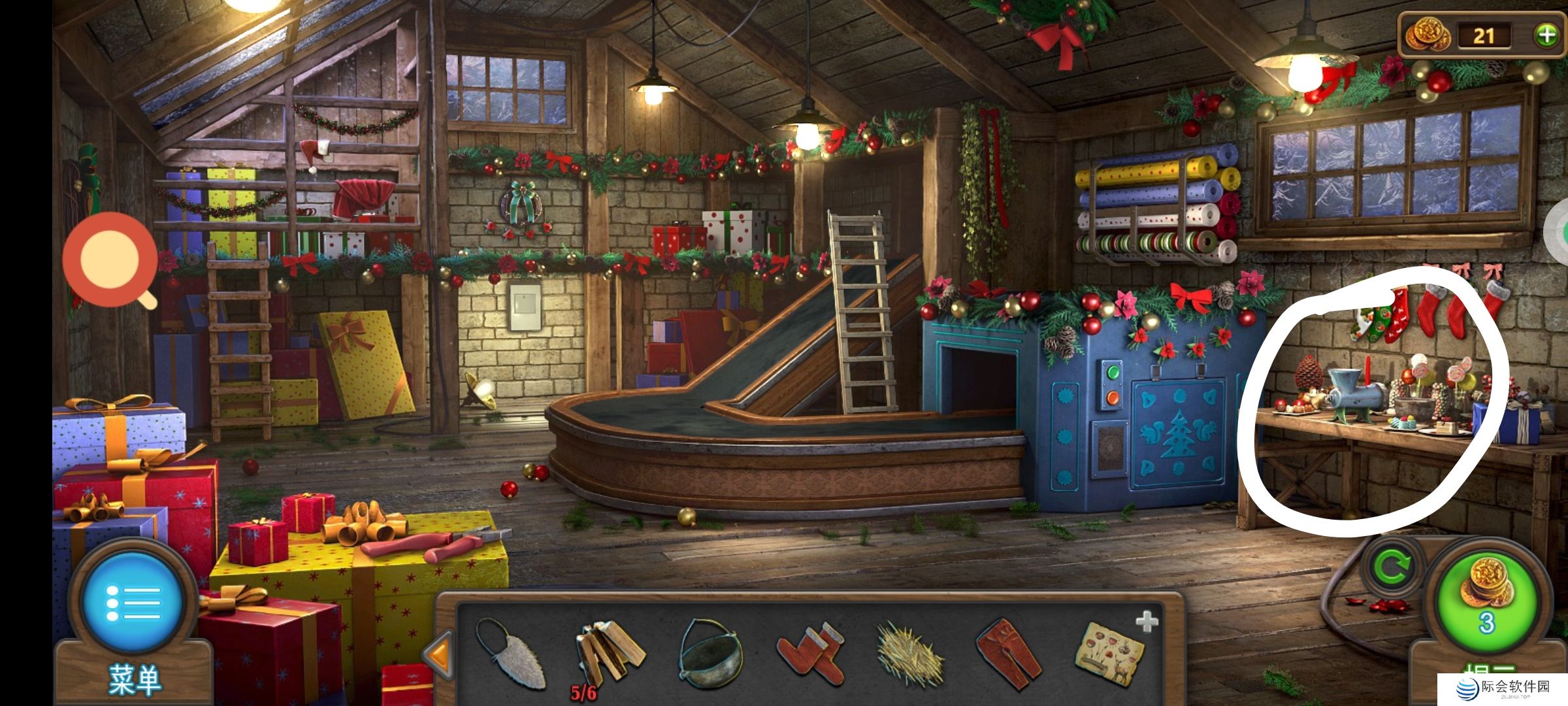
Task: Tap the plus icon on the parchment
Action: pyautogui.click(x=1147, y=622)
